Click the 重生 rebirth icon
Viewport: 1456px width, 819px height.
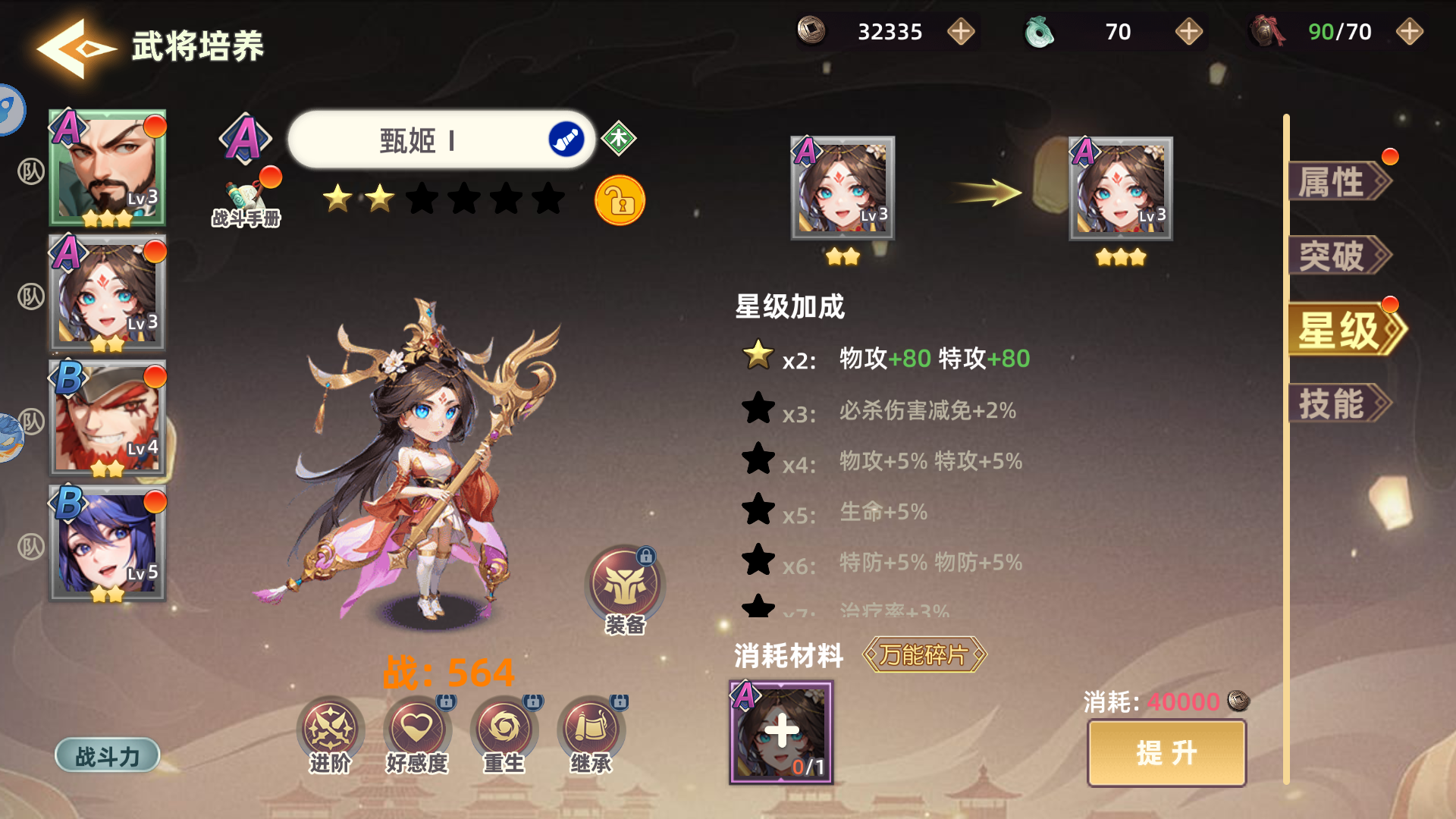click(x=503, y=730)
